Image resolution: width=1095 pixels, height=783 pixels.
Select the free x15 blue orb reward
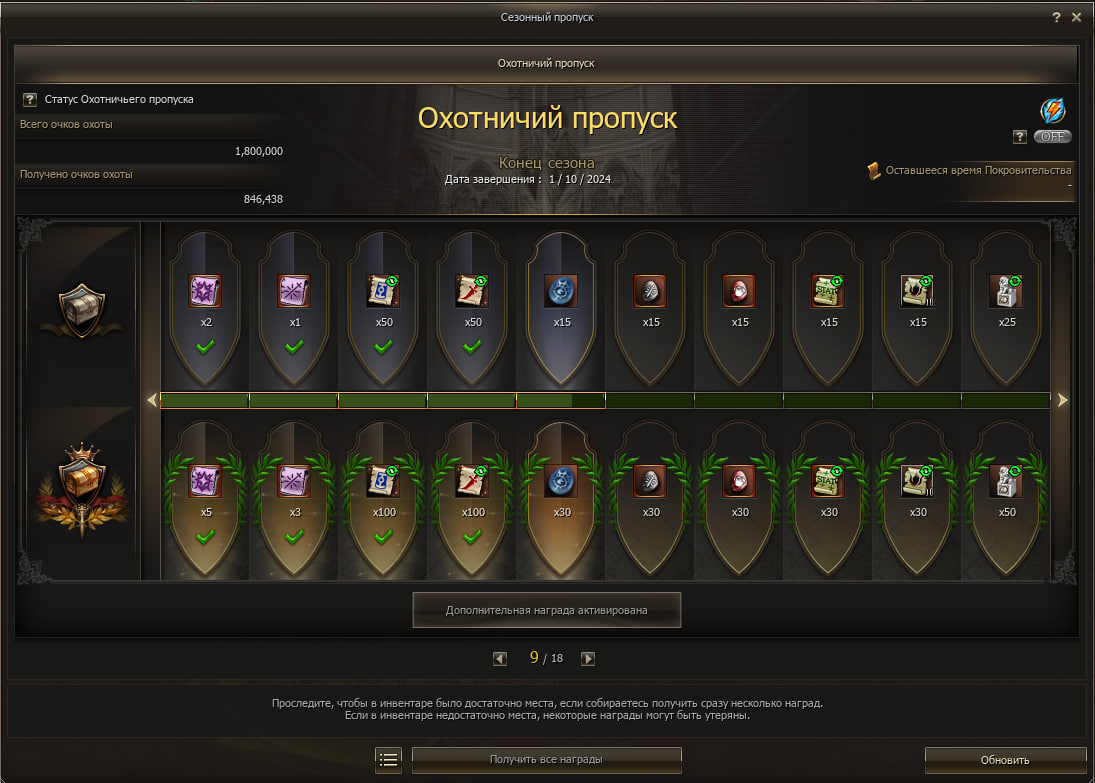tap(561, 291)
